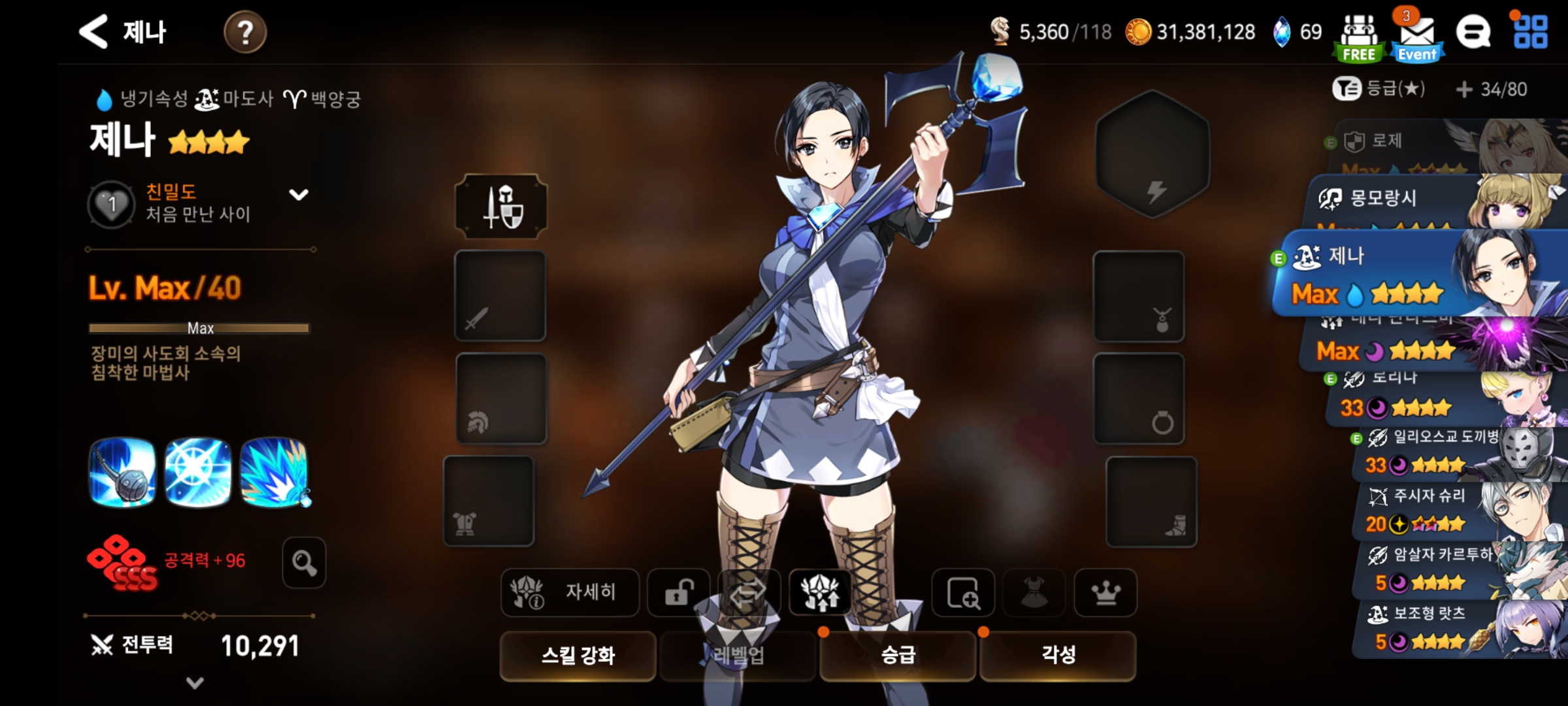Open the question mark help button
The width and height of the screenshot is (1568, 706).
click(245, 32)
